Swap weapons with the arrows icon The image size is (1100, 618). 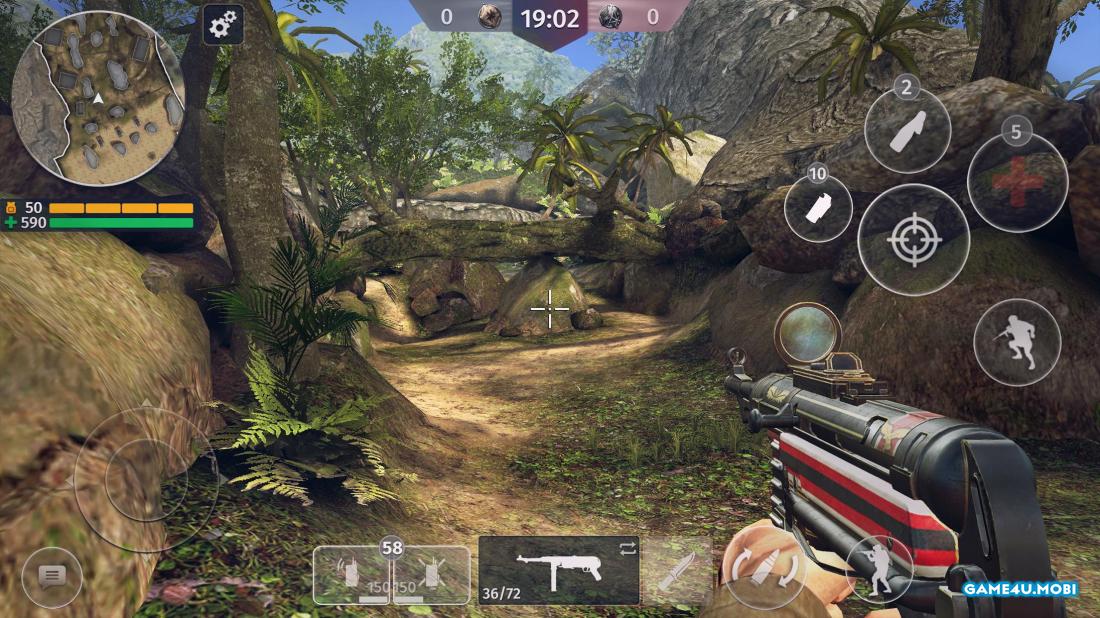pos(628,548)
